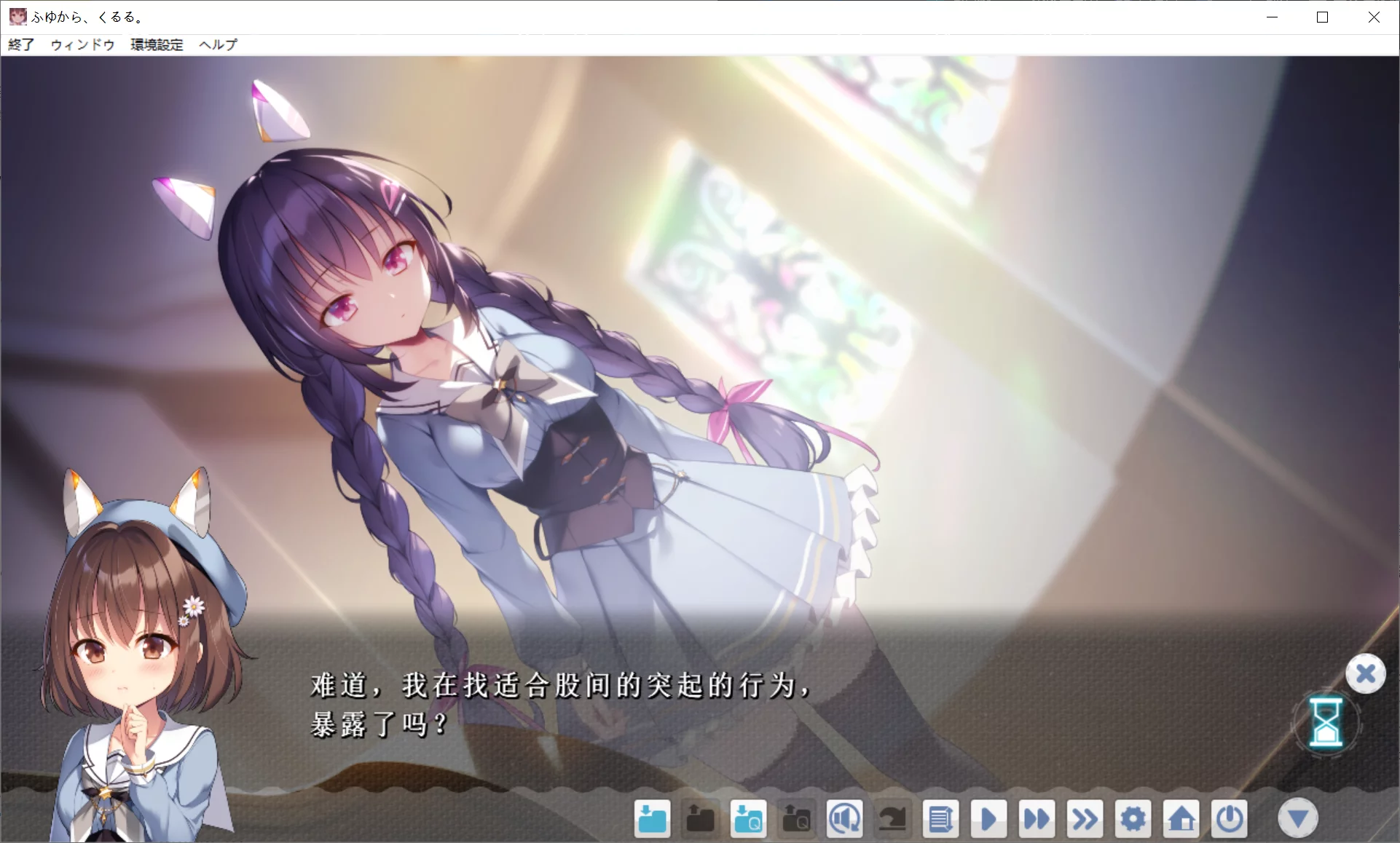This screenshot has width=1400, height=843.
Task: Activate rollback with return arrow icon
Action: click(892, 818)
